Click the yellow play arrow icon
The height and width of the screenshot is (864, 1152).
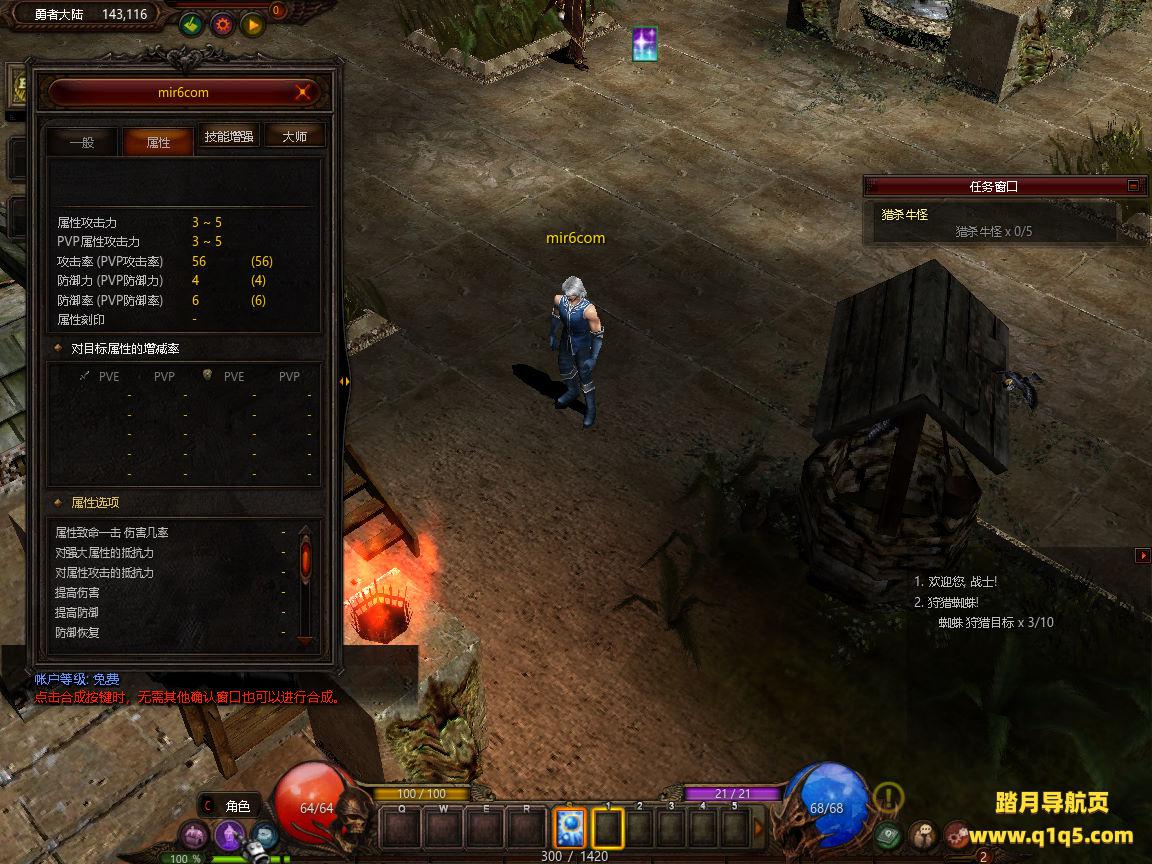(x=252, y=25)
